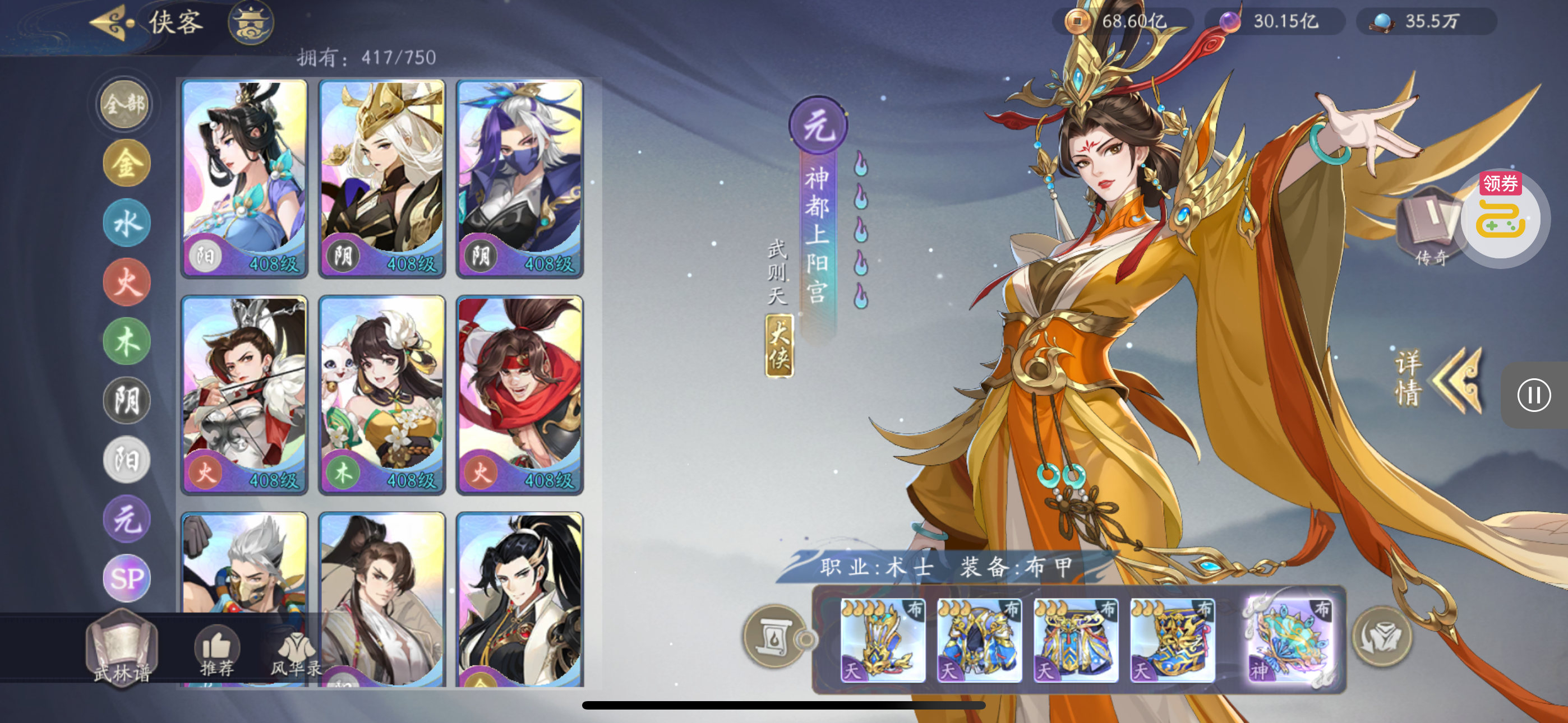Filter heroes by 水 element
Viewport: 1568px width, 723px height.
click(x=127, y=224)
